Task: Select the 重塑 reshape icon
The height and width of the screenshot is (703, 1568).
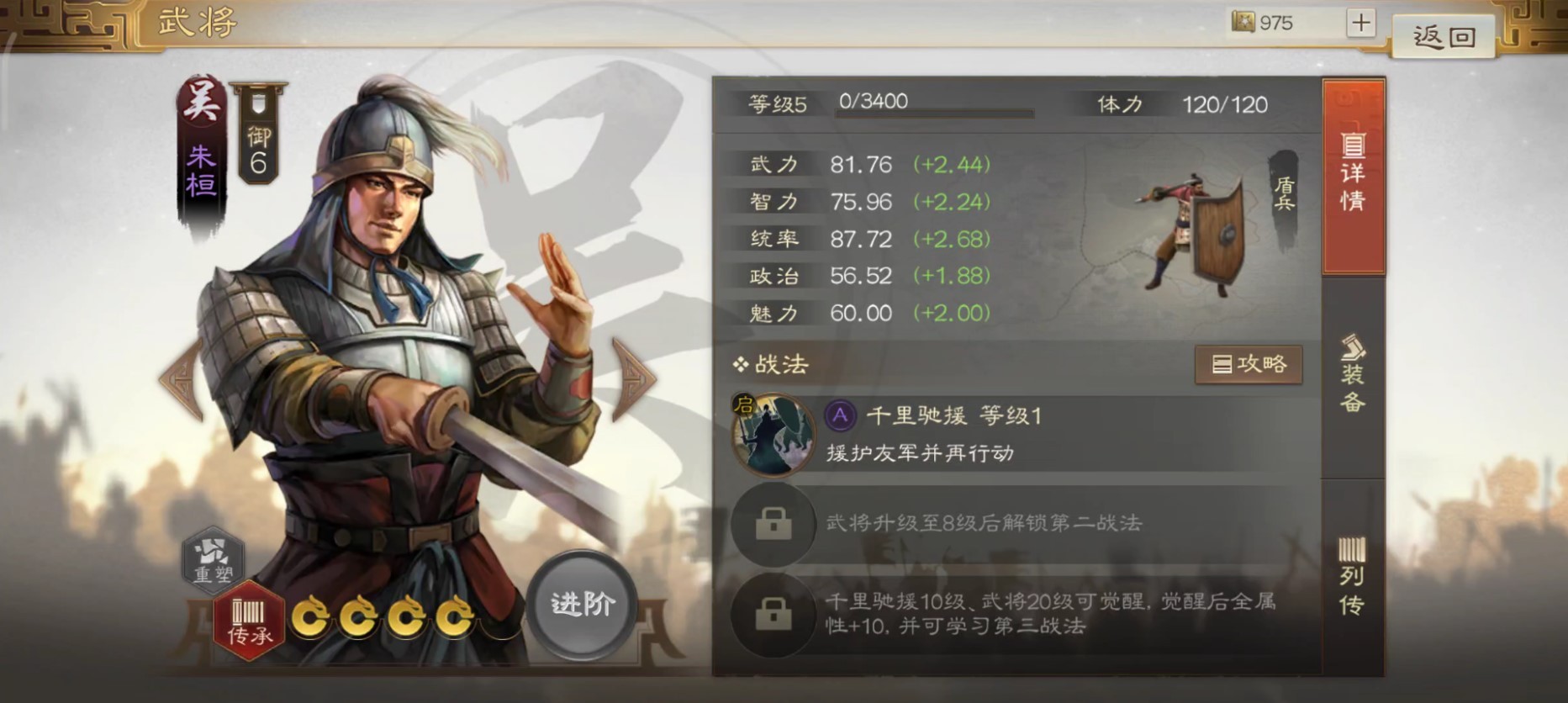Action: click(x=213, y=560)
